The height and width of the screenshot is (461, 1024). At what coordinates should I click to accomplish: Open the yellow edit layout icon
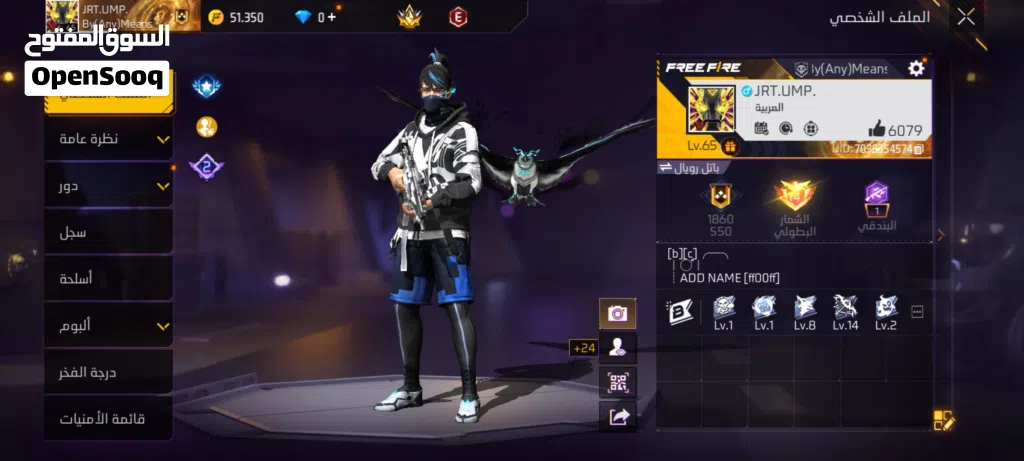[943, 420]
